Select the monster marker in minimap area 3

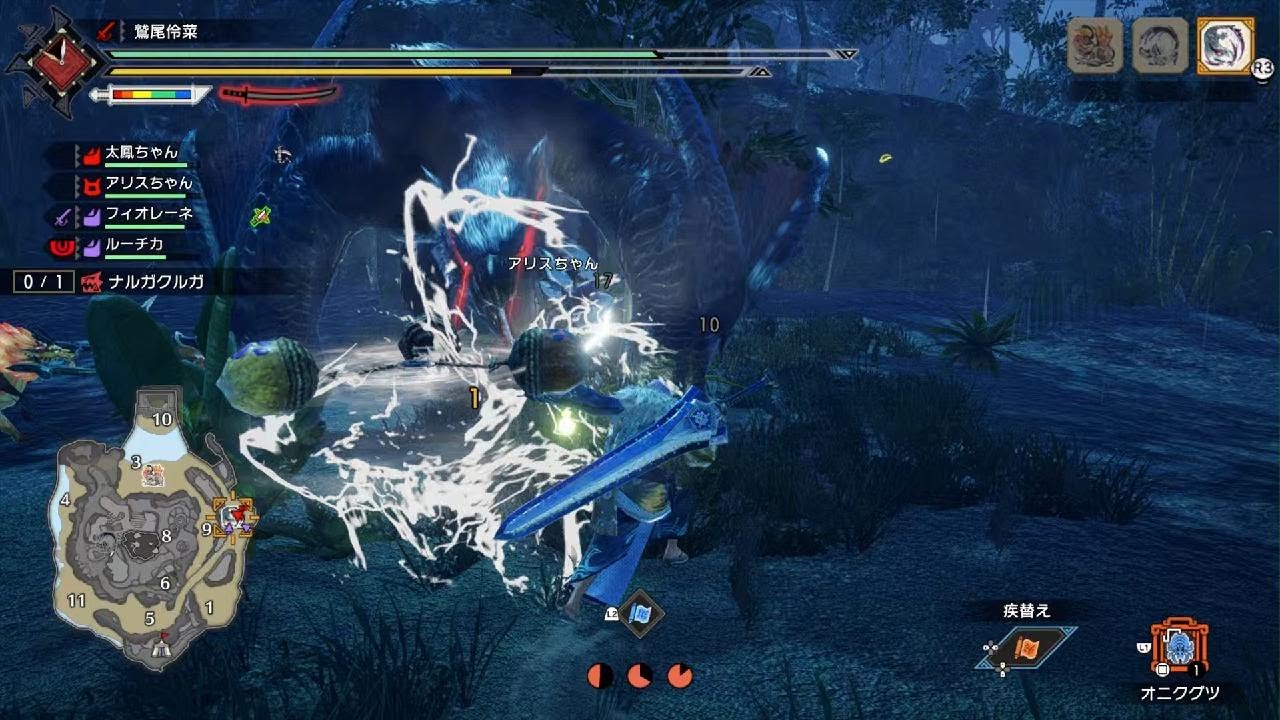(153, 475)
